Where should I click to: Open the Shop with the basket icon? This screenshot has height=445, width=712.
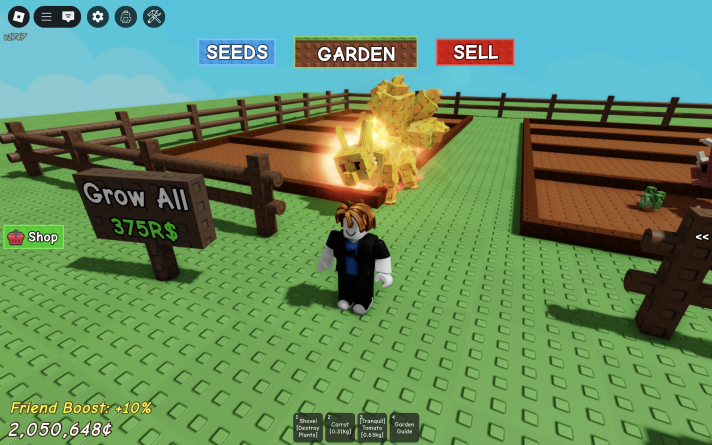click(34, 237)
